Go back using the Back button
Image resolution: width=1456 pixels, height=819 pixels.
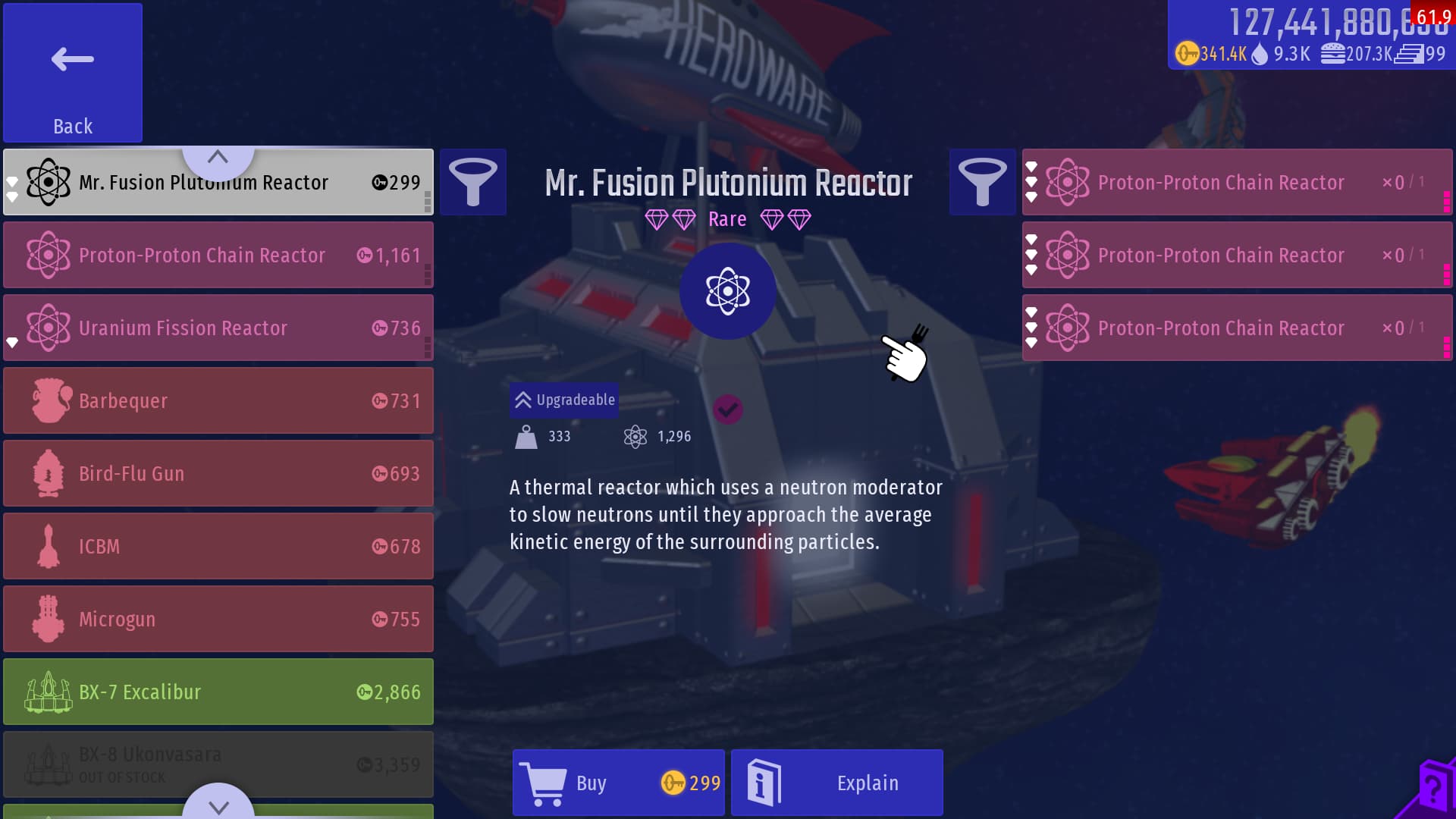pyautogui.click(x=73, y=73)
